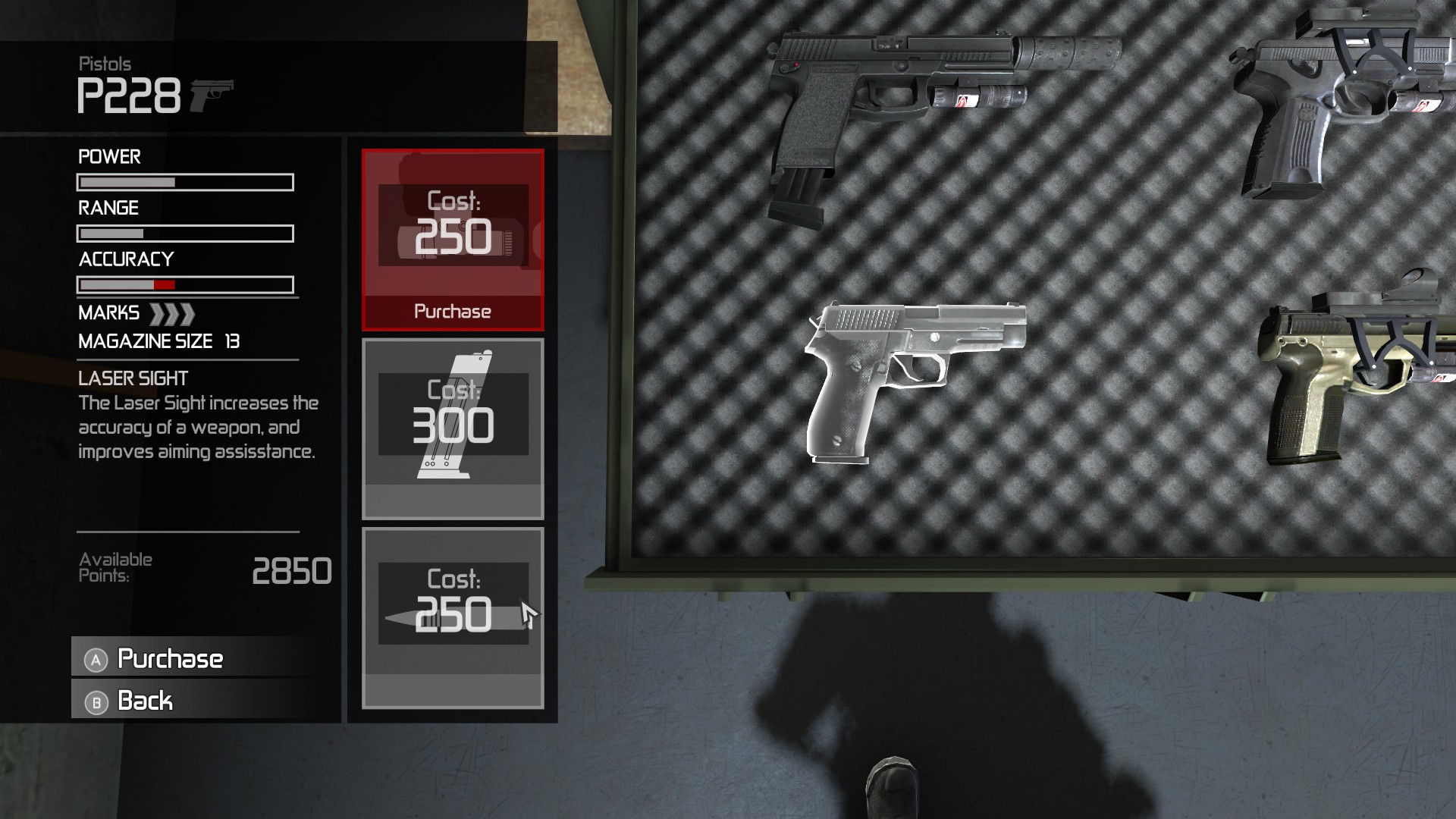Purchase the selected Laser Sight upgrade
The image size is (1456, 819).
point(453,311)
